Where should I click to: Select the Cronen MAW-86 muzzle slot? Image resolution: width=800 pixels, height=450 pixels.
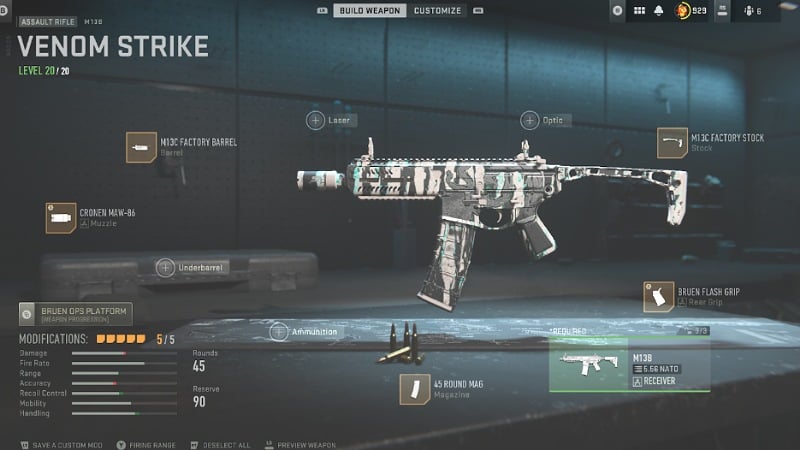(x=61, y=217)
